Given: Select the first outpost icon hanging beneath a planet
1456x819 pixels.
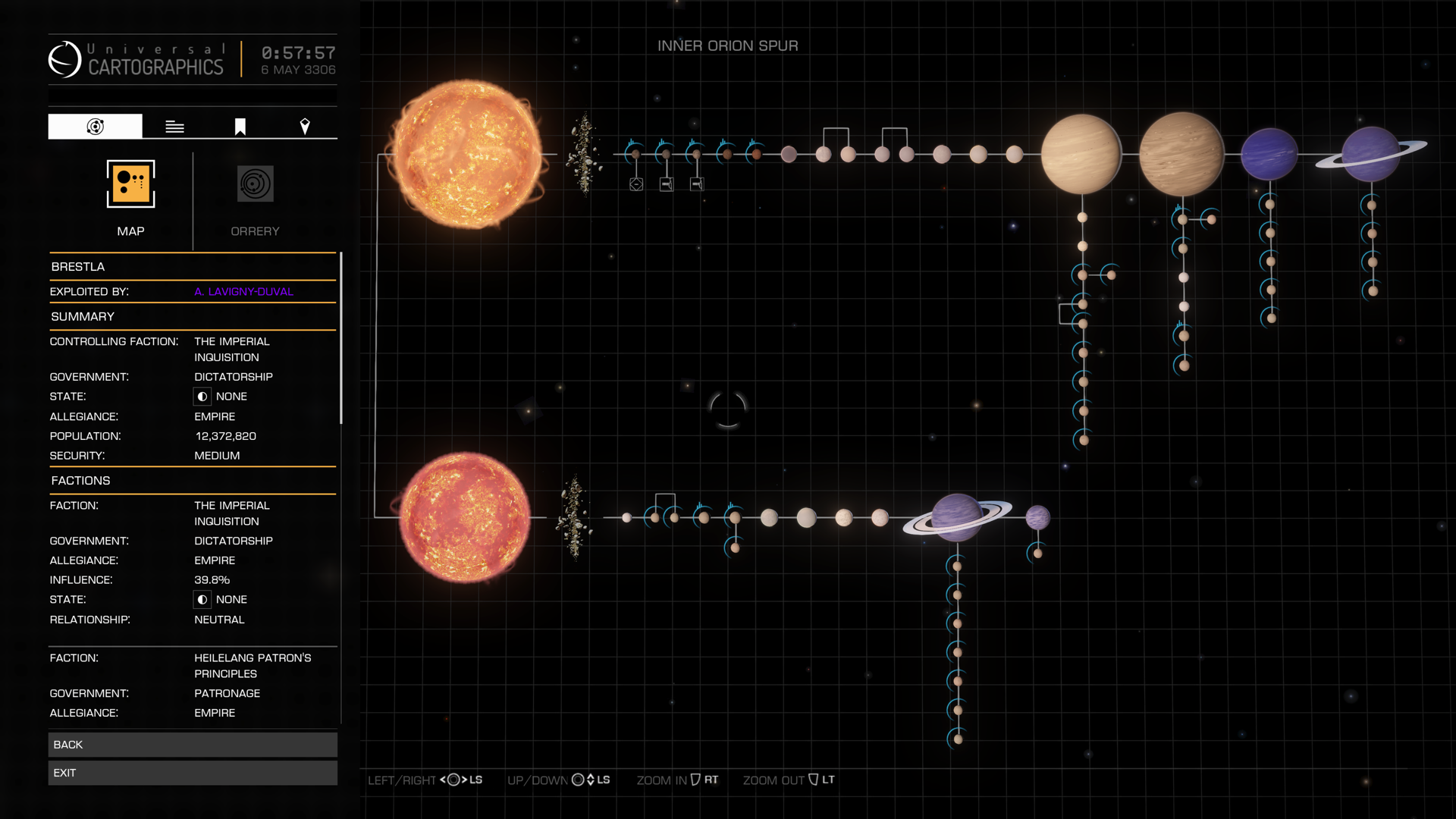Looking at the screenshot, I should 666,183.
